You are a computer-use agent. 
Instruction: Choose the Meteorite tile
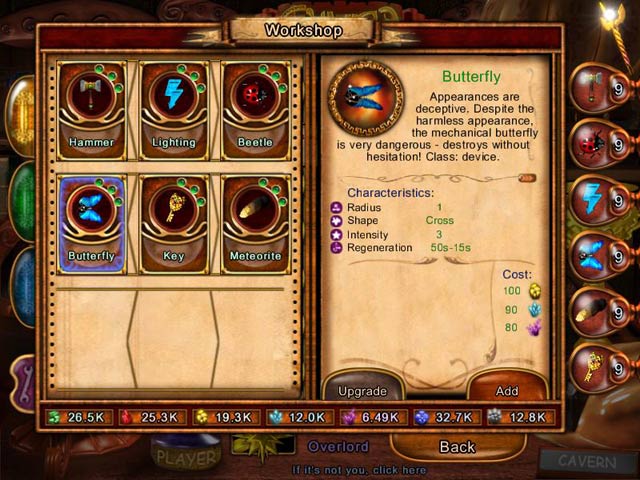tap(255, 220)
